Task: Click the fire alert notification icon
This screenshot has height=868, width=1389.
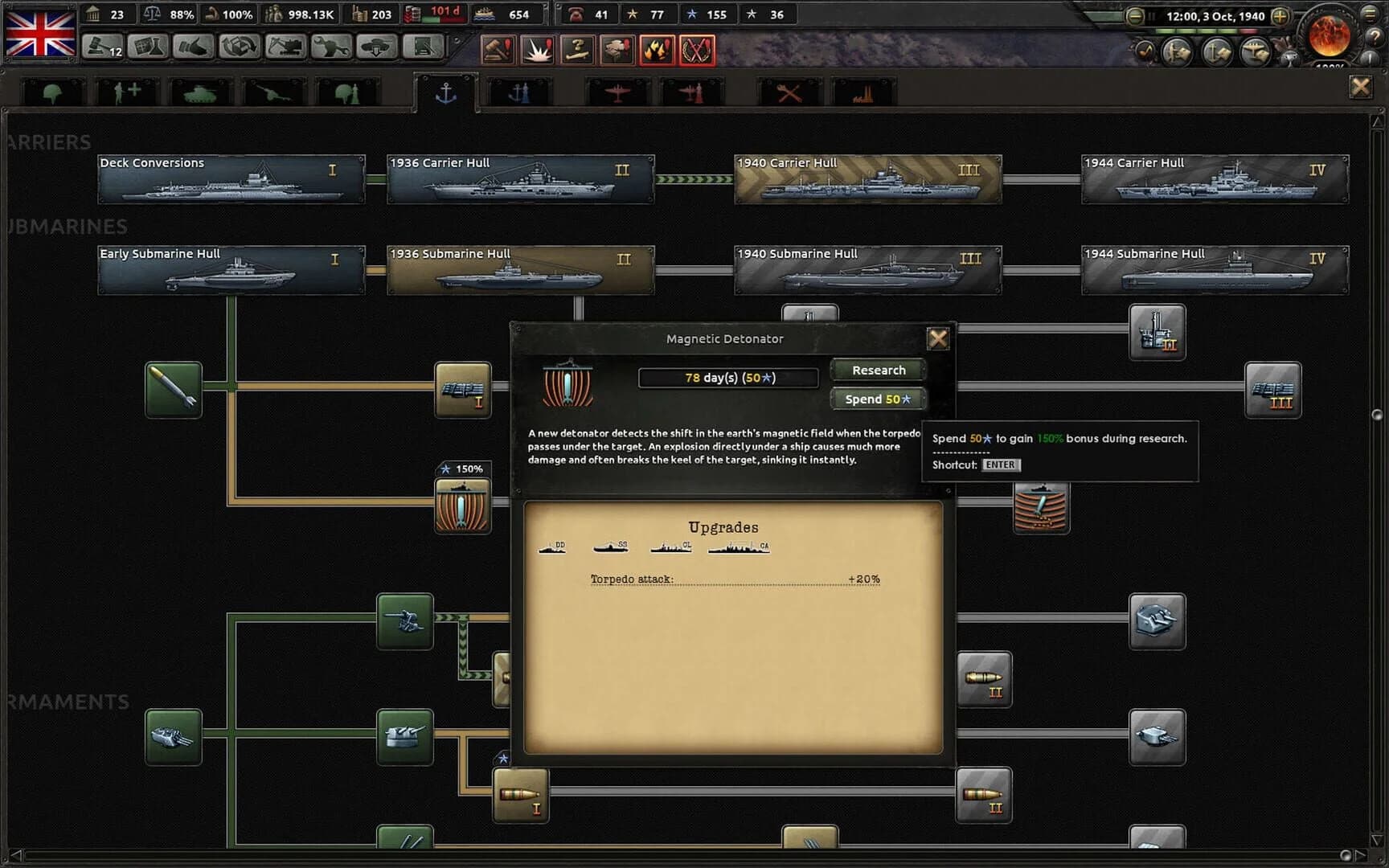Action: point(655,50)
